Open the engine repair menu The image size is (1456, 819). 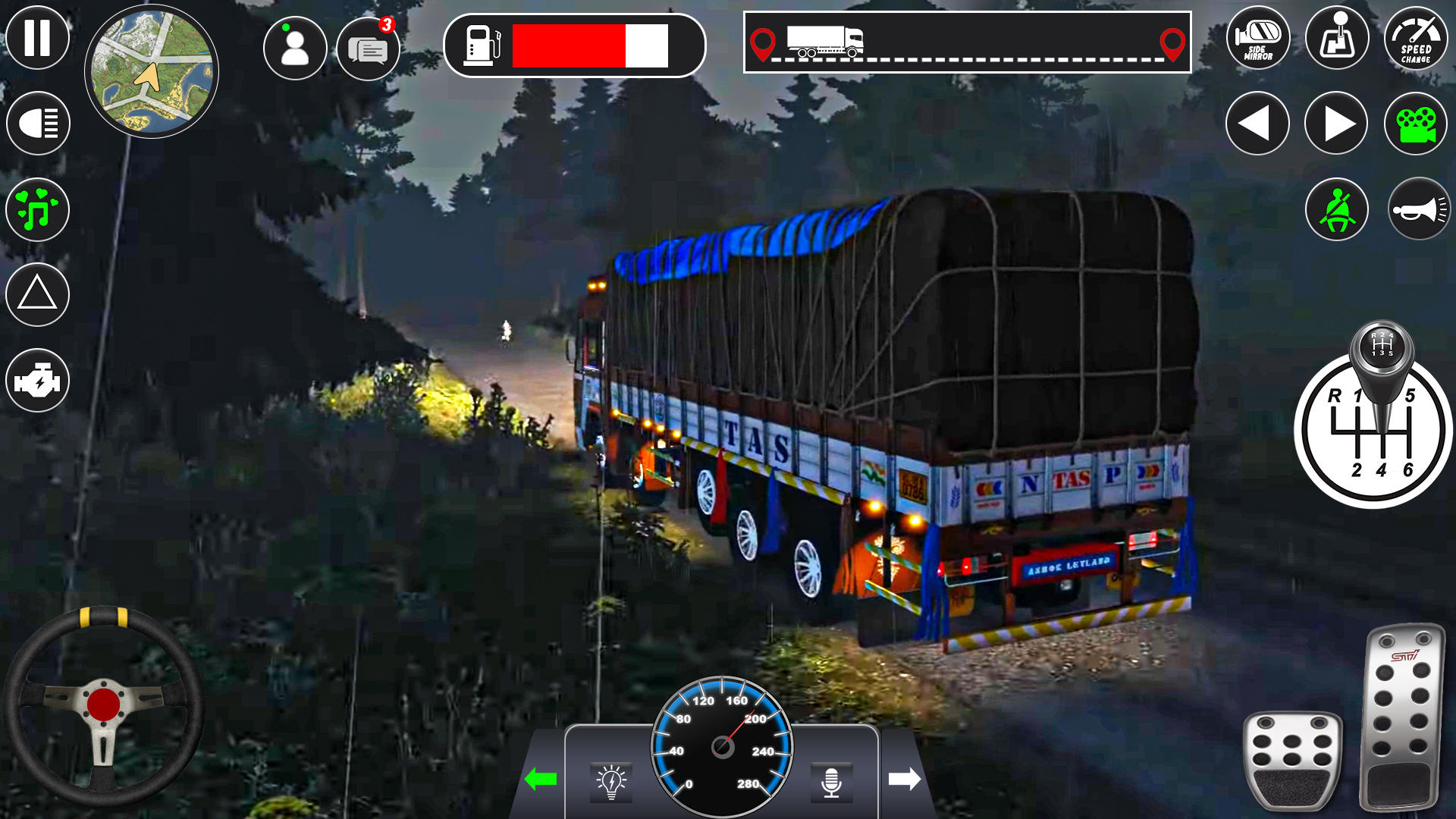[37, 379]
